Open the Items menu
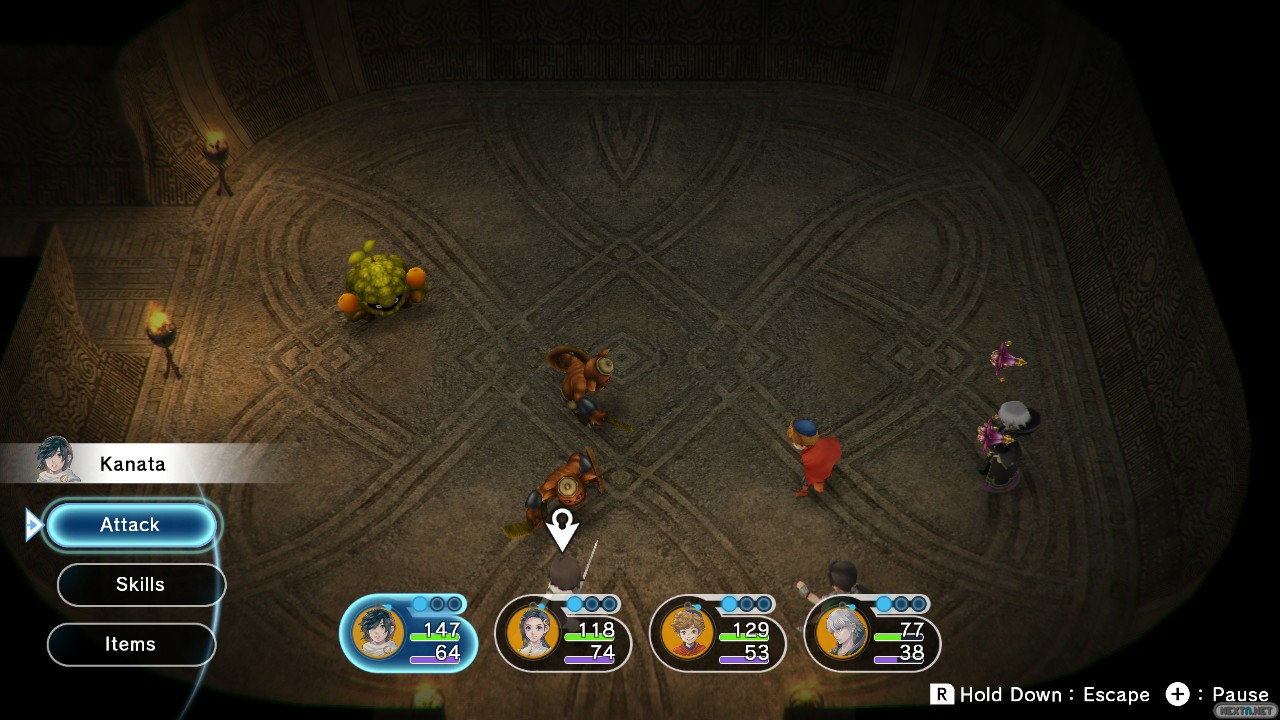 [131, 645]
